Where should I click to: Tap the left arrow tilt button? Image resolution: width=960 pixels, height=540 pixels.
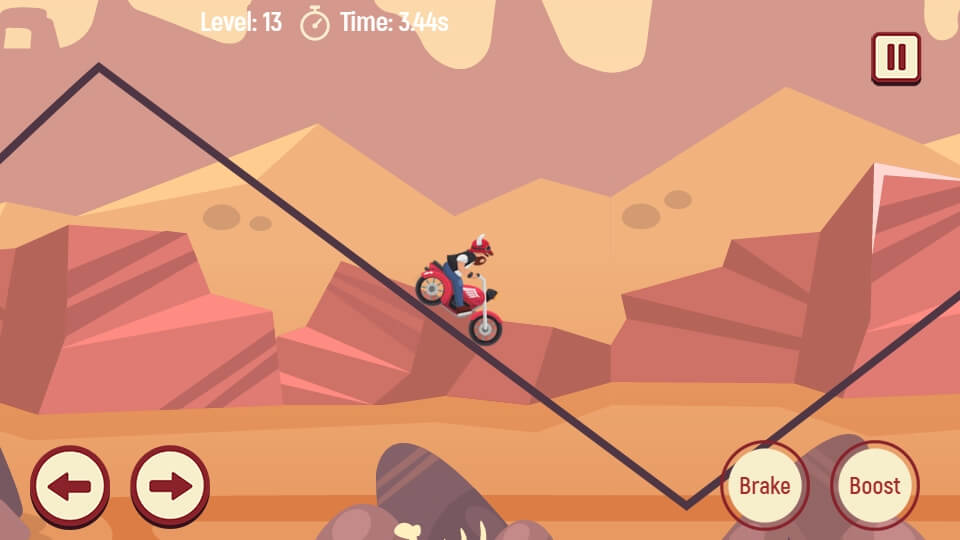coord(70,487)
